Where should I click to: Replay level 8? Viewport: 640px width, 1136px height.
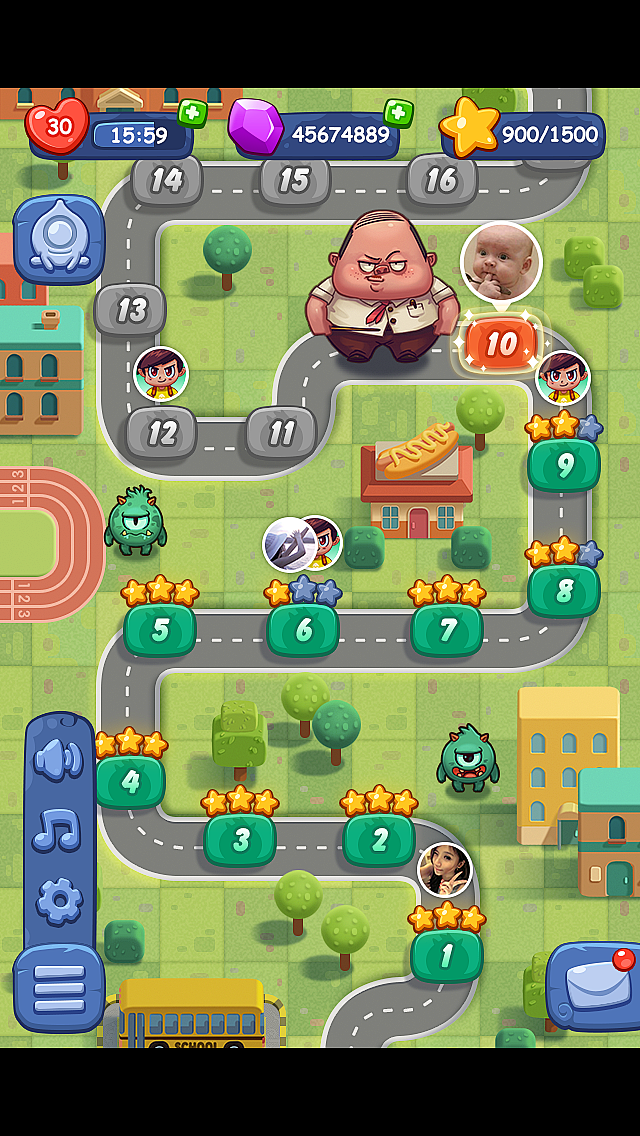[564, 591]
